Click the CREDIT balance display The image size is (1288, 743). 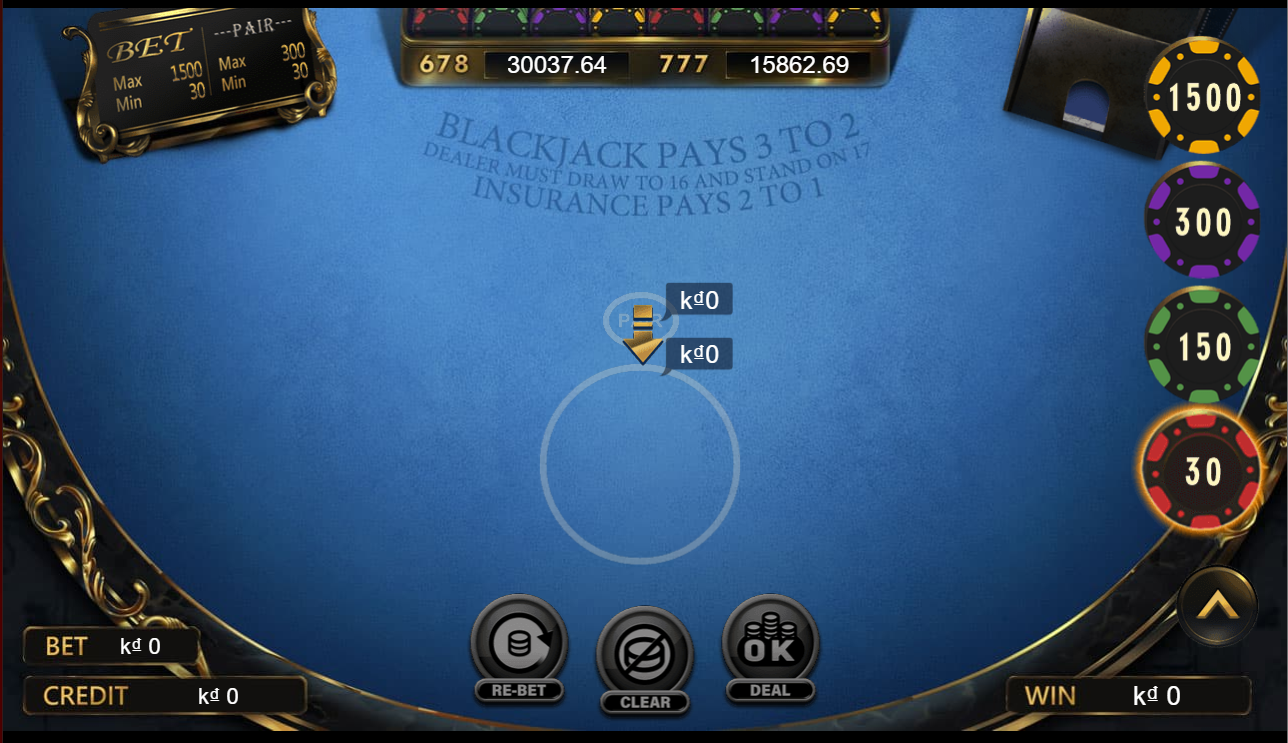coord(165,695)
